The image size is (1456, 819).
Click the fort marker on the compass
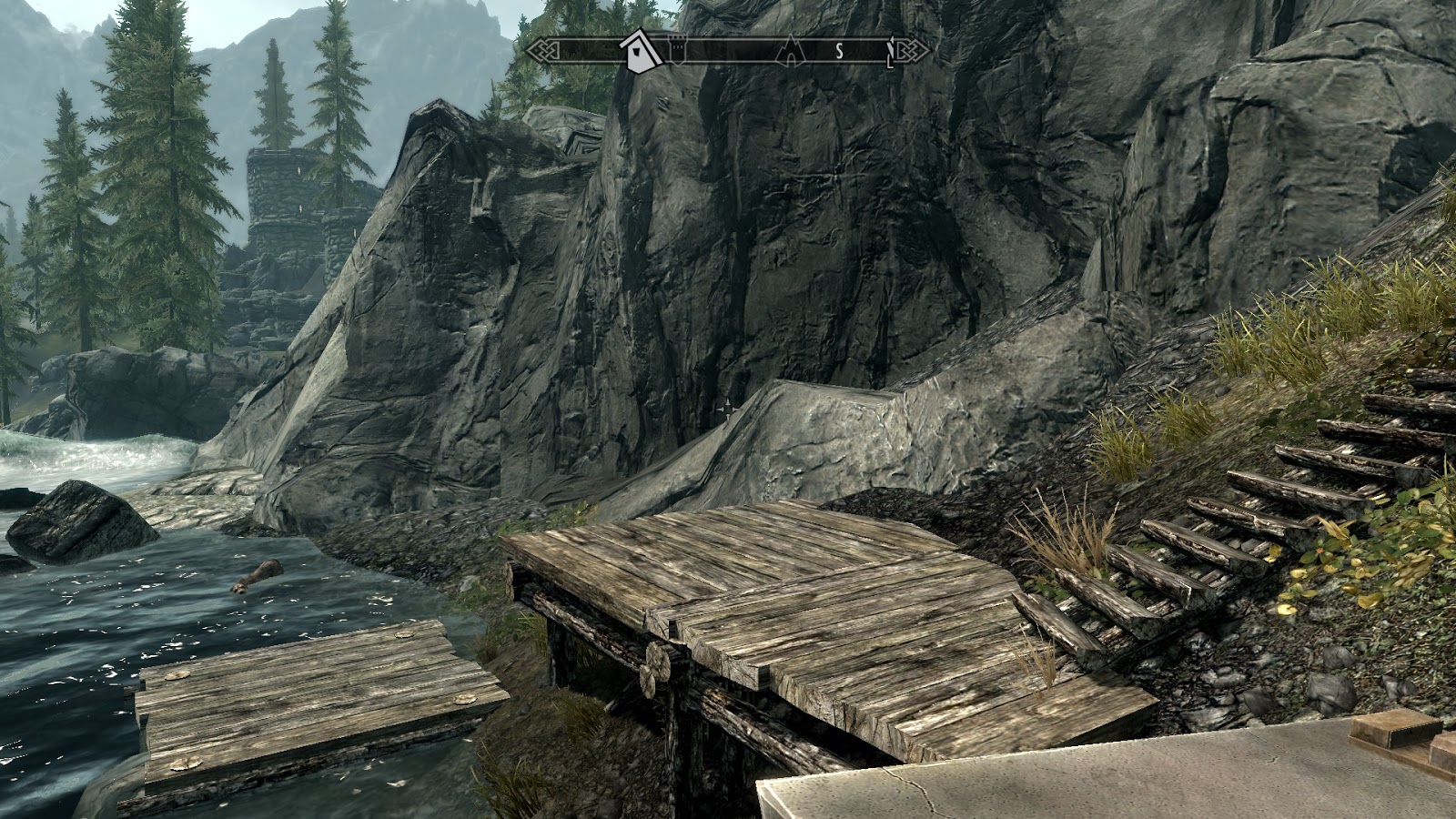pyautogui.click(x=677, y=50)
